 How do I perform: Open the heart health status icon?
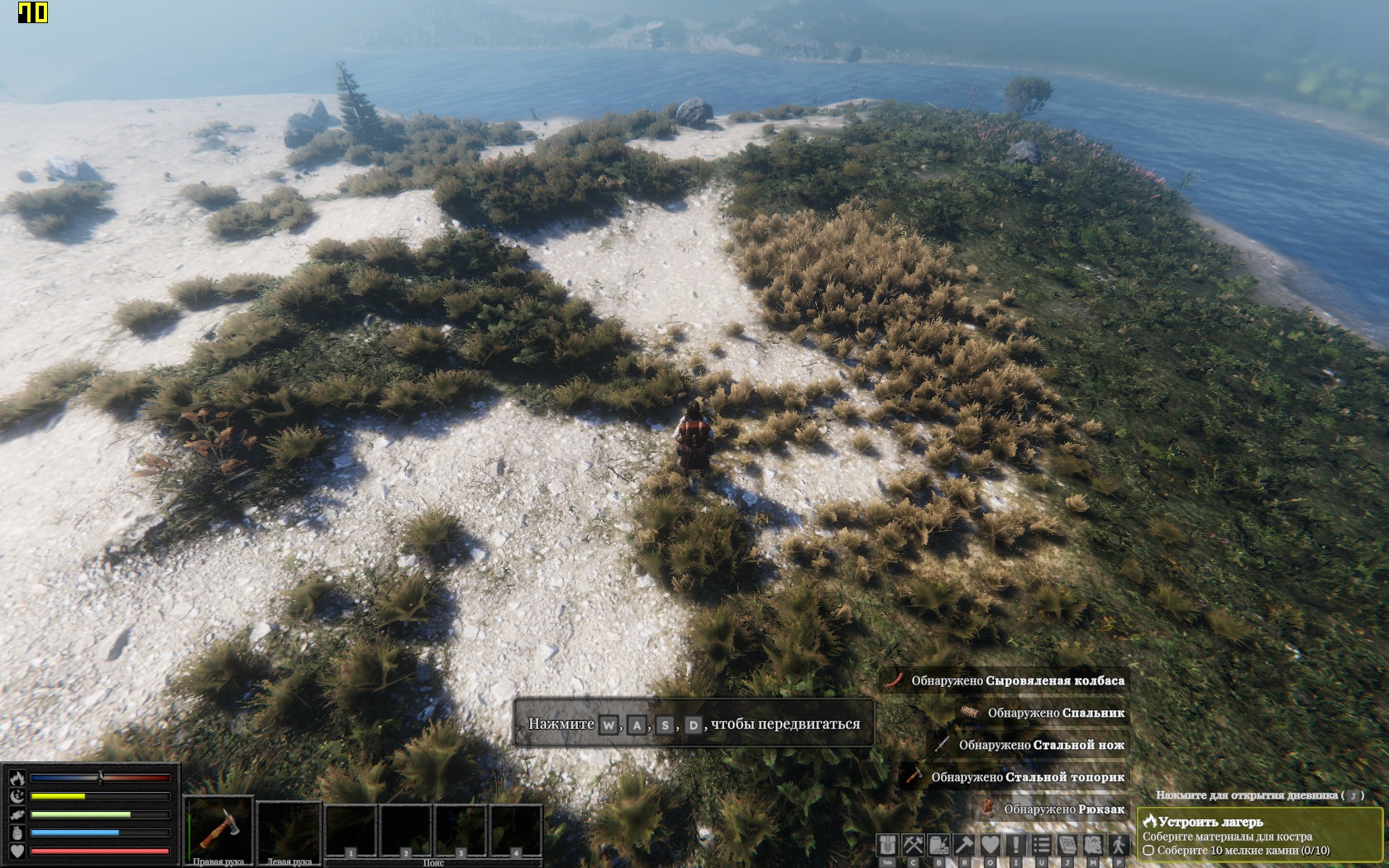[990, 845]
